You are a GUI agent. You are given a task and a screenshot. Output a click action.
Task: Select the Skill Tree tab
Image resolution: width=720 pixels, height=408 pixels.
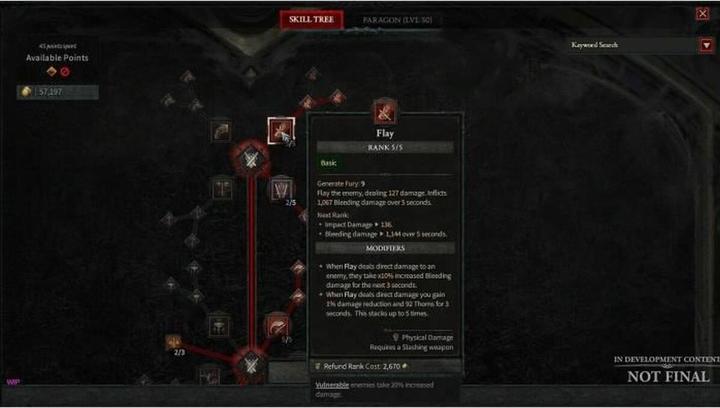311,19
